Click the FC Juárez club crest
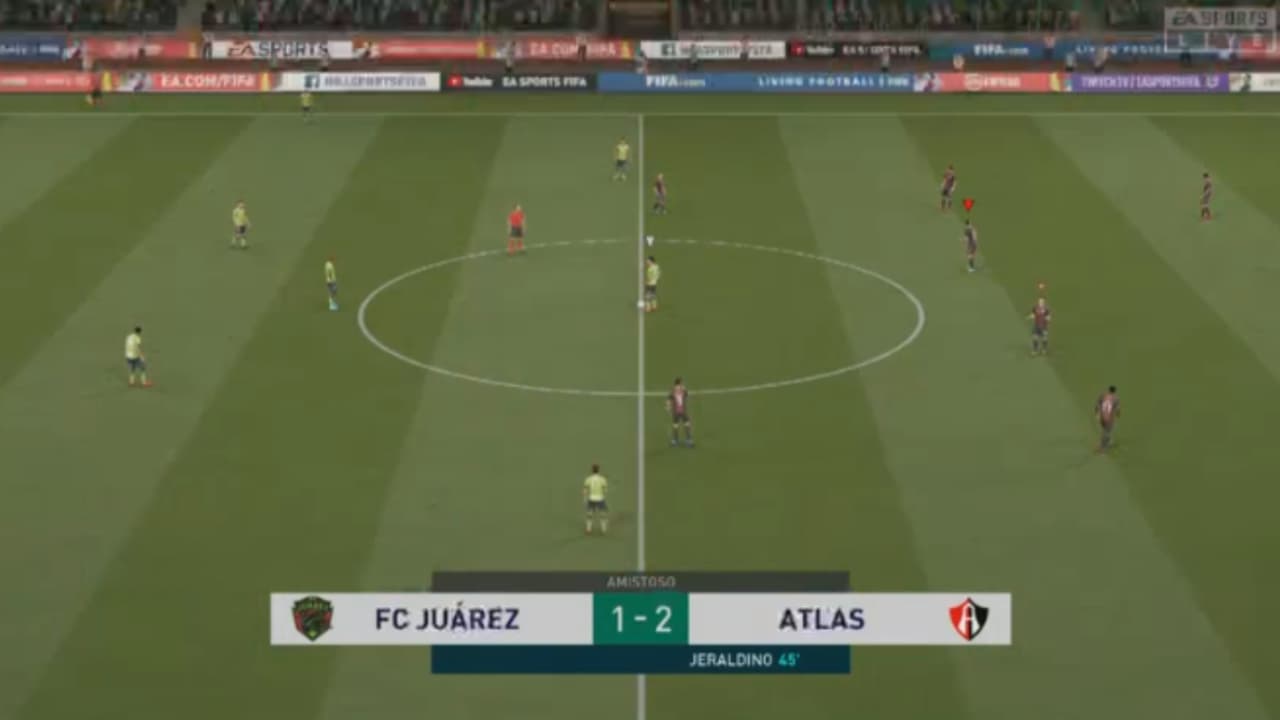1280x720 pixels. click(312, 619)
